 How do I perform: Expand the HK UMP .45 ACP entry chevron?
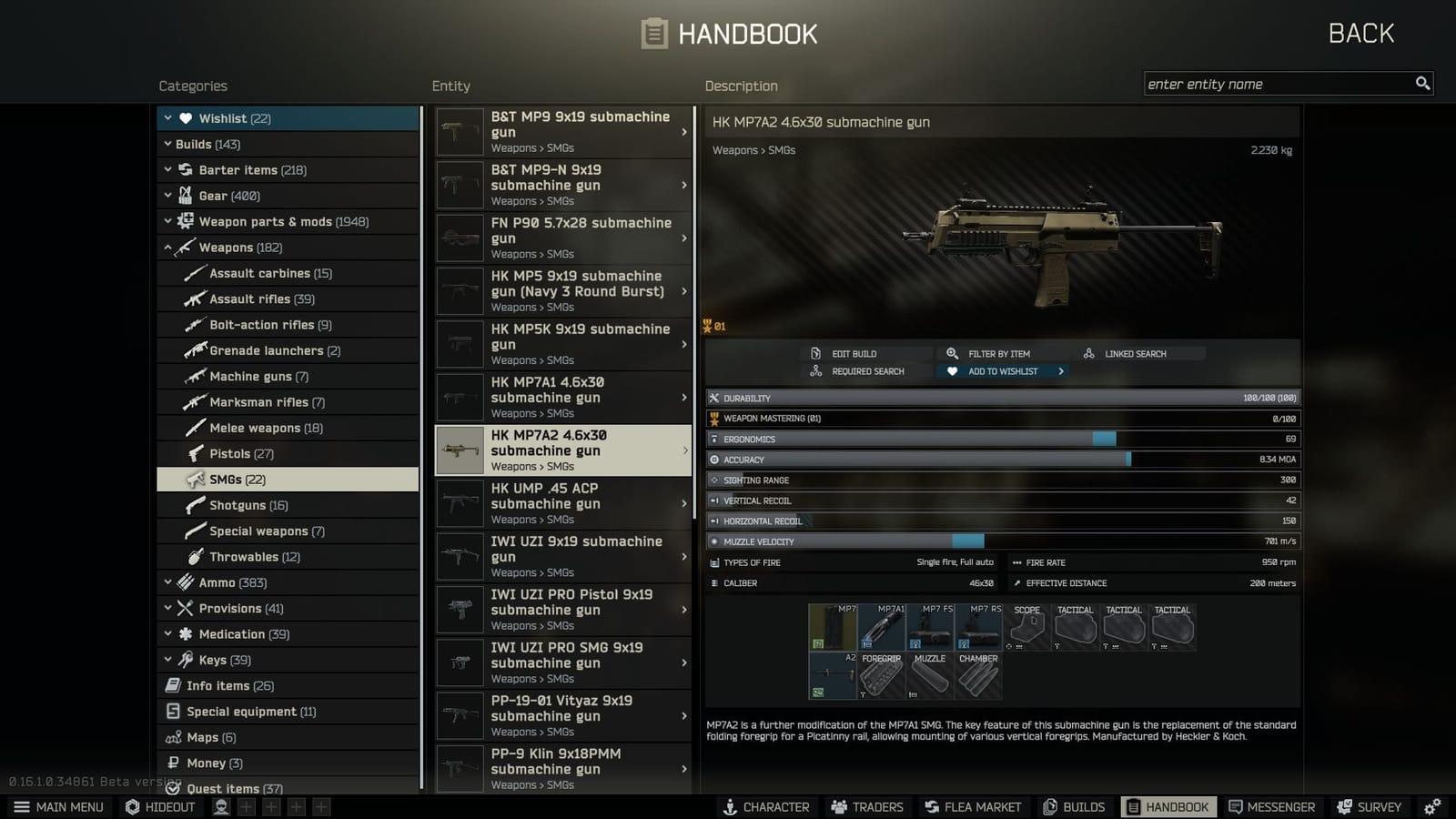point(684,503)
